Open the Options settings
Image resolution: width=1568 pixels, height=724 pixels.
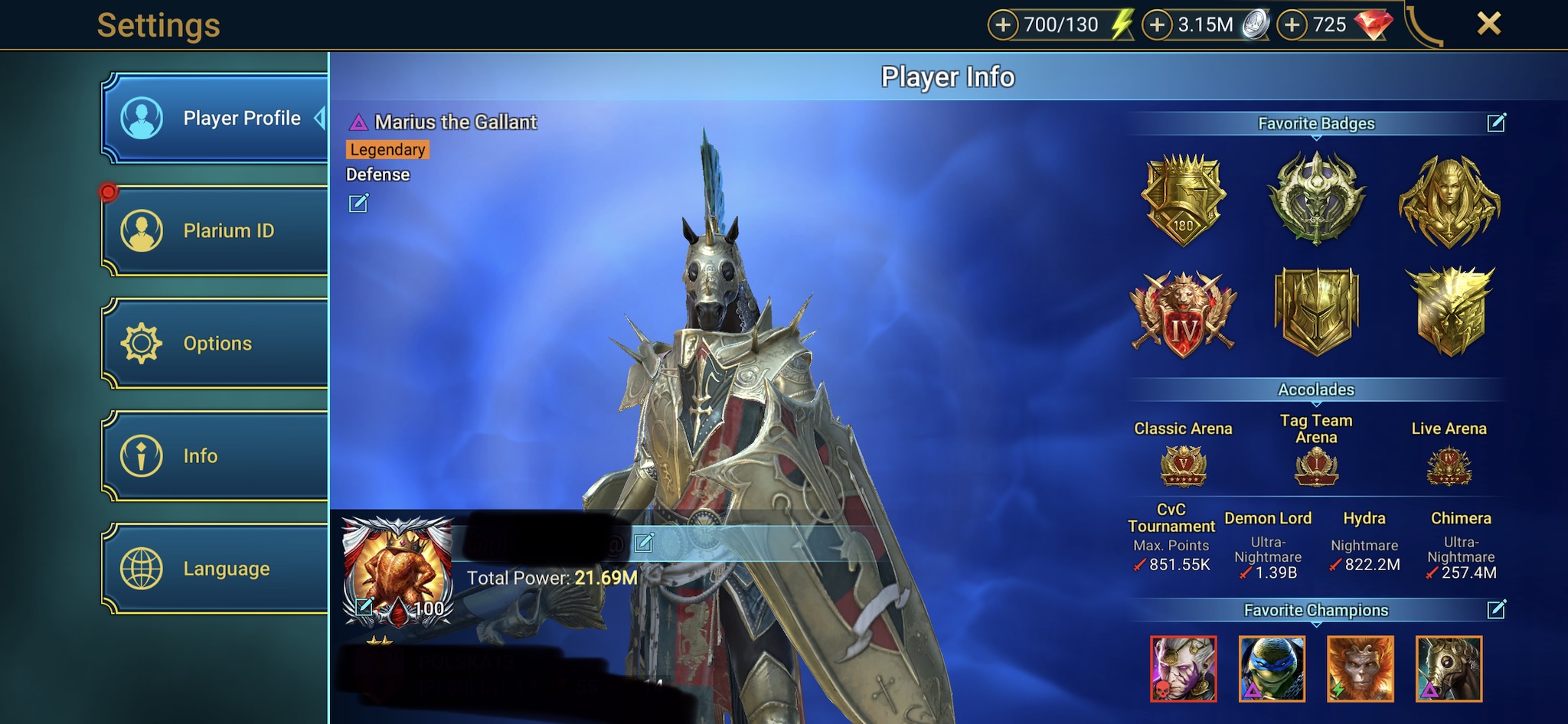point(214,343)
